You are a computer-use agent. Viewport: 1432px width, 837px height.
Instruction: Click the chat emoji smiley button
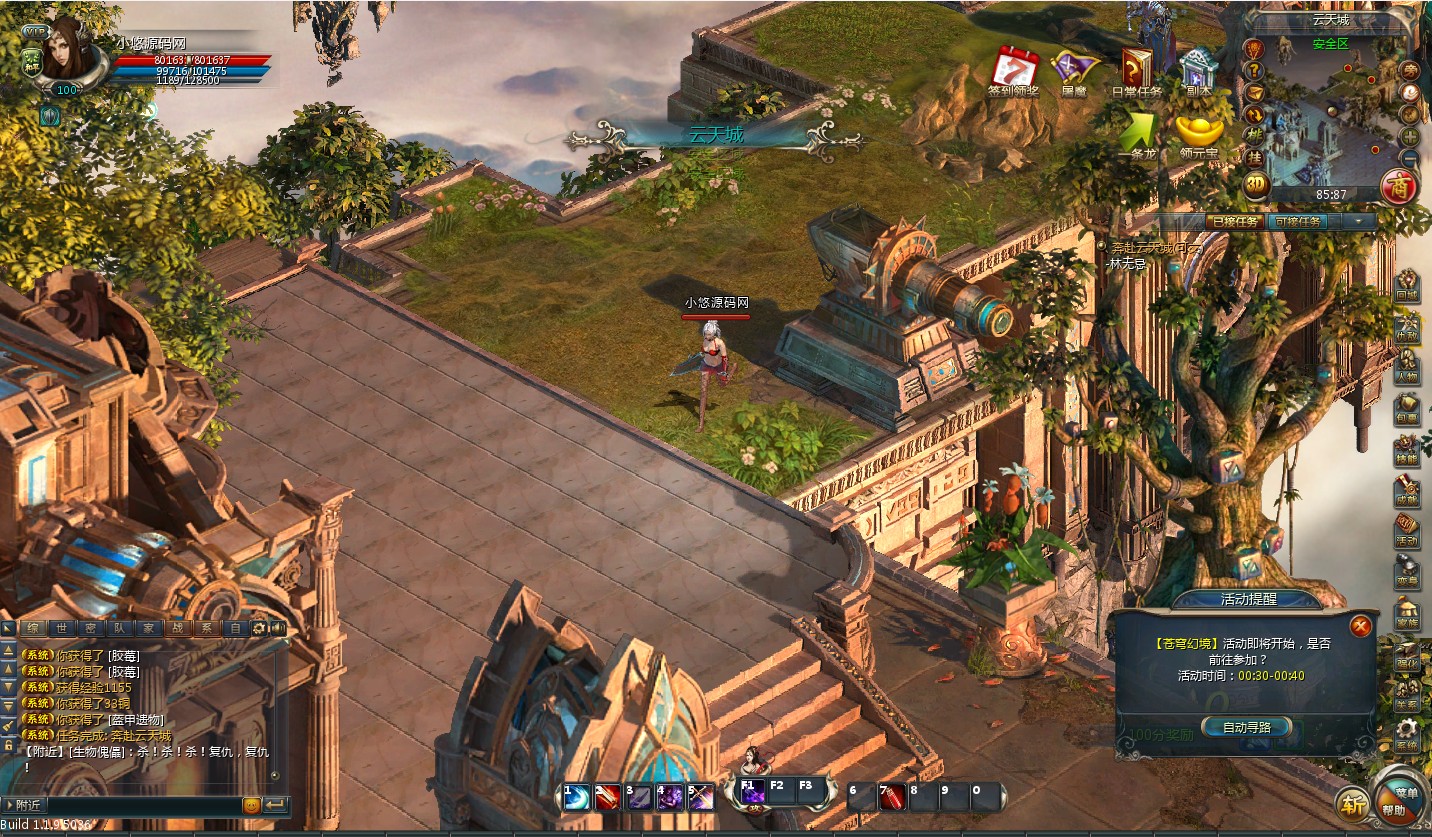[x=251, y=804]
